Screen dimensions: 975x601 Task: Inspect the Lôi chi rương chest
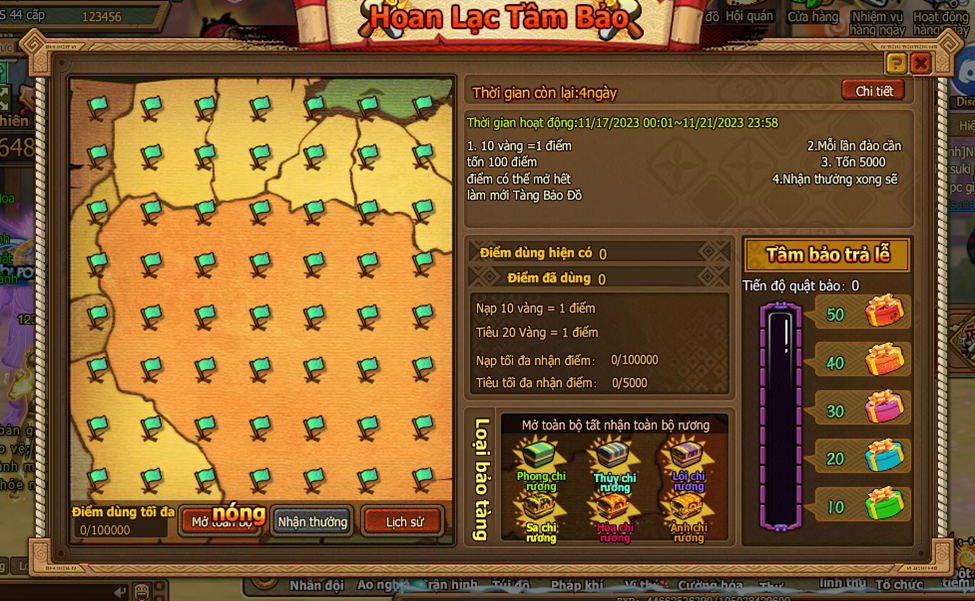point(688,457)
